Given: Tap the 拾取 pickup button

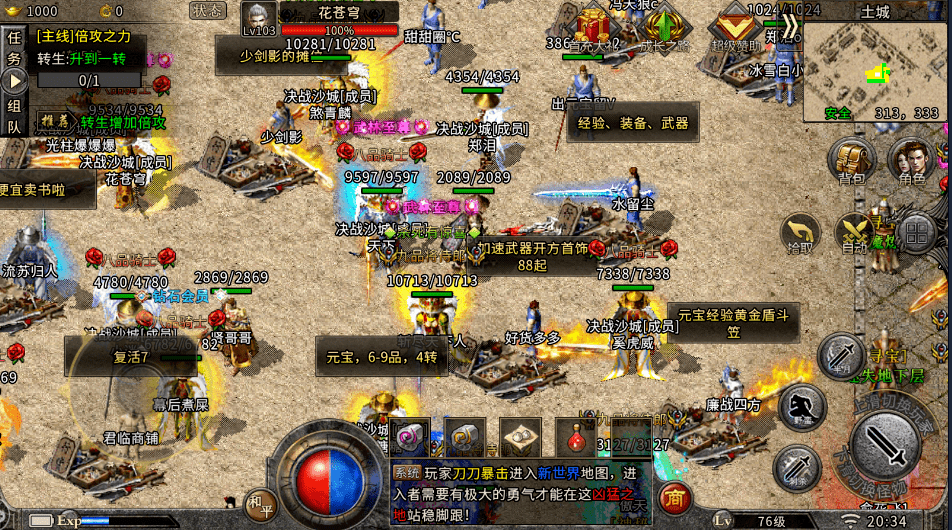Looking at the screenshot, I should [800, 234].
